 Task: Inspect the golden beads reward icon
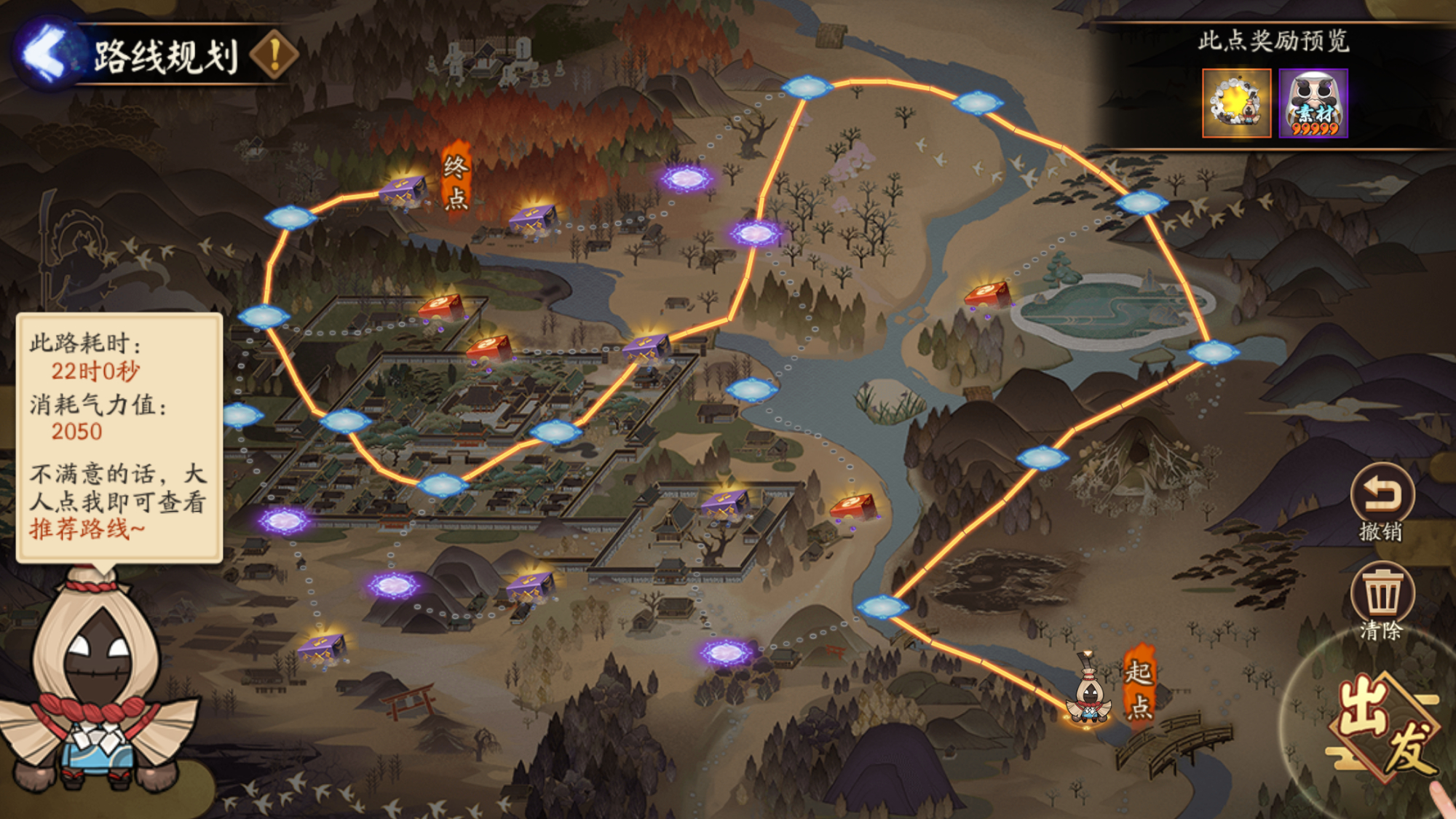[1236, 103]
